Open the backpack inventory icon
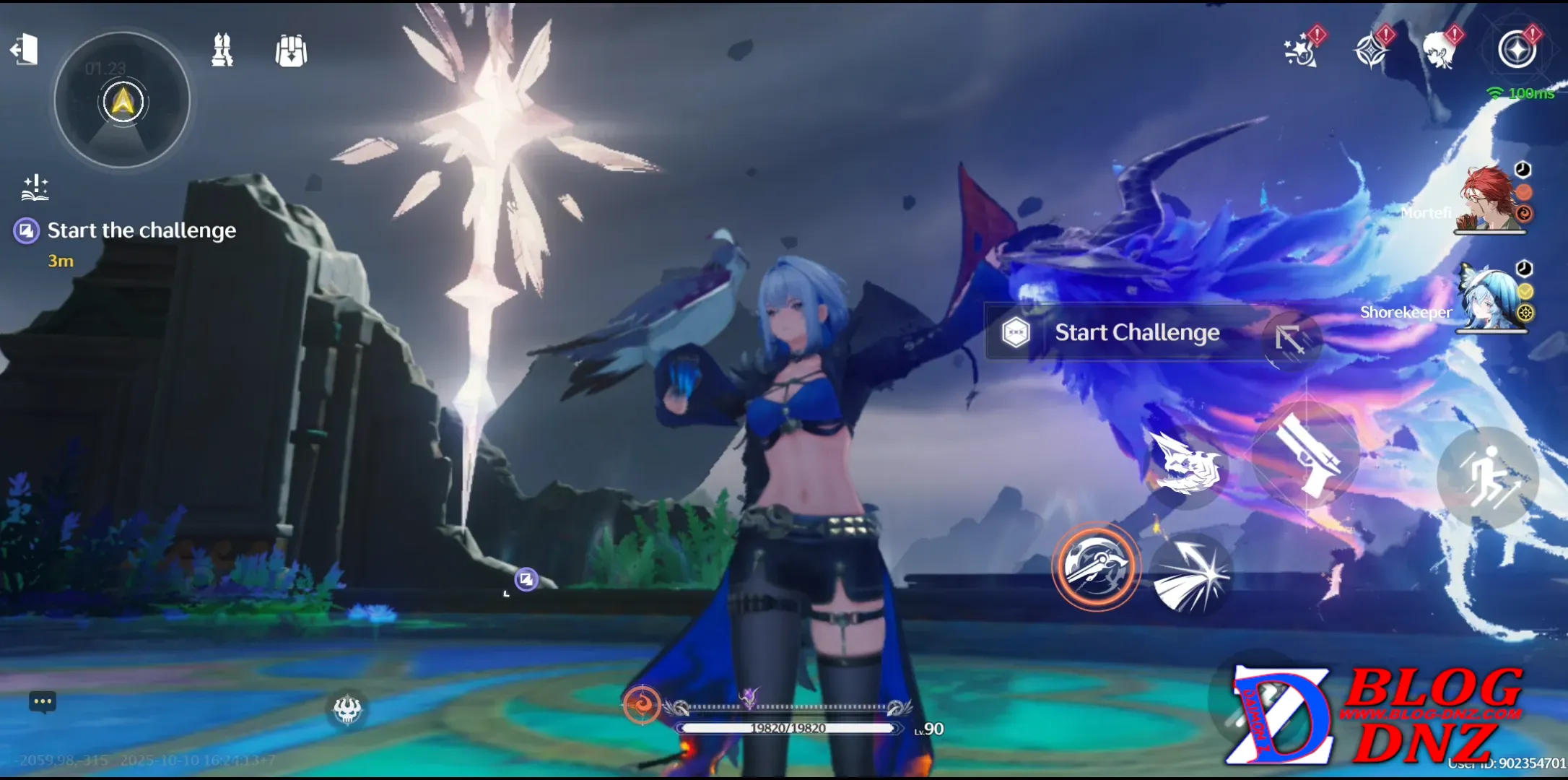1568x780 pixels. click(x=291, y=51)
